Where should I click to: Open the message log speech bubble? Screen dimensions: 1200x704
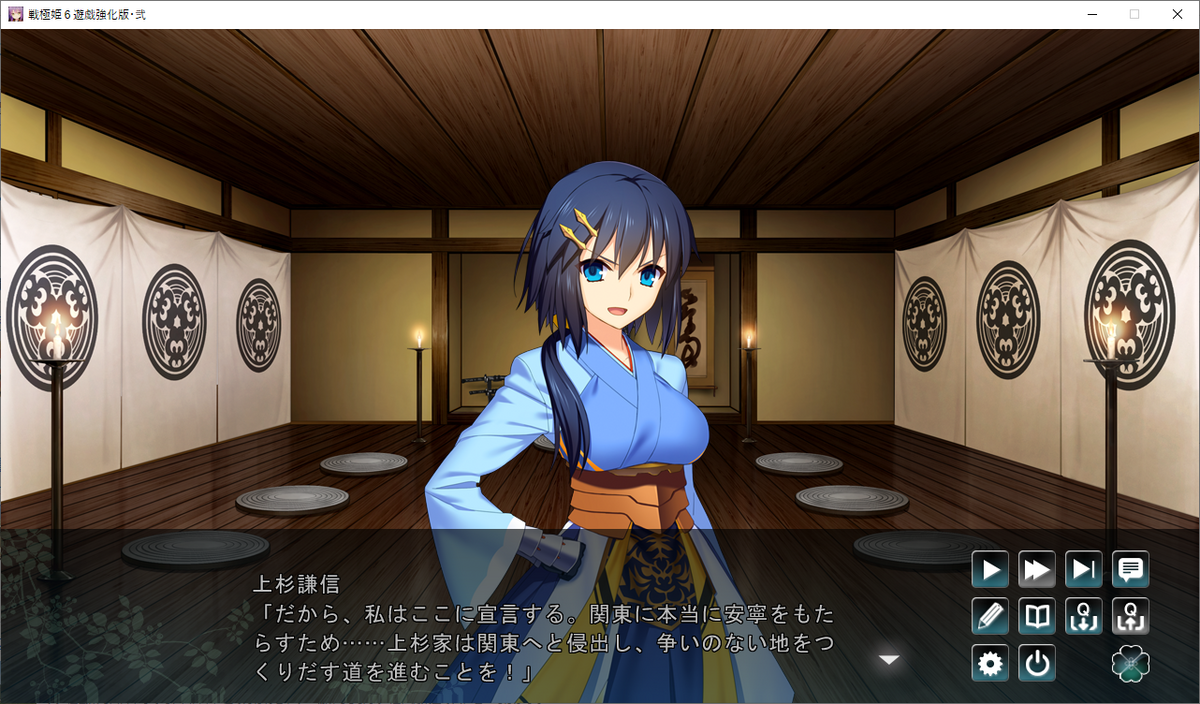pyautogui.click(x=1131, y=570)
